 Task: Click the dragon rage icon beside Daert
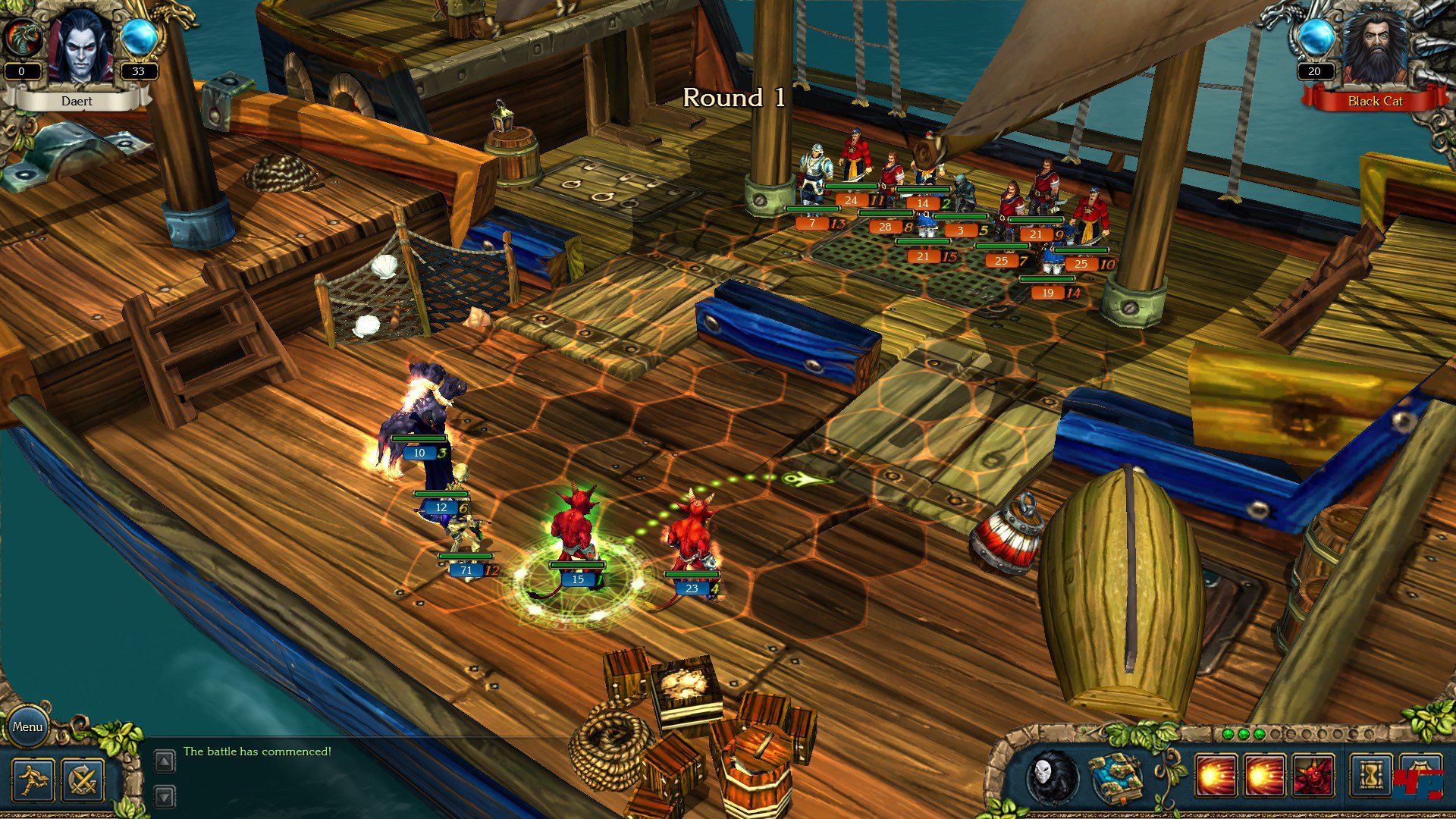pyautogui.click(x=21, y=36)
